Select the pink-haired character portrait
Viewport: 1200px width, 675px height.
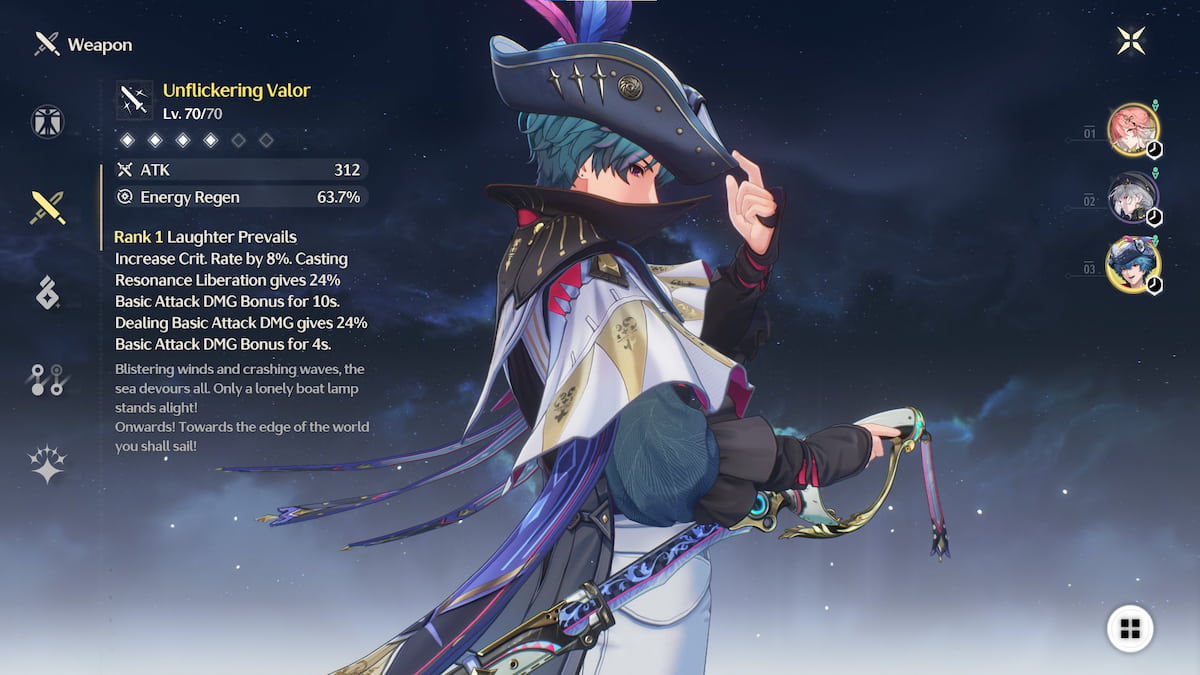pyautogui.click(x=1133, y=130)
